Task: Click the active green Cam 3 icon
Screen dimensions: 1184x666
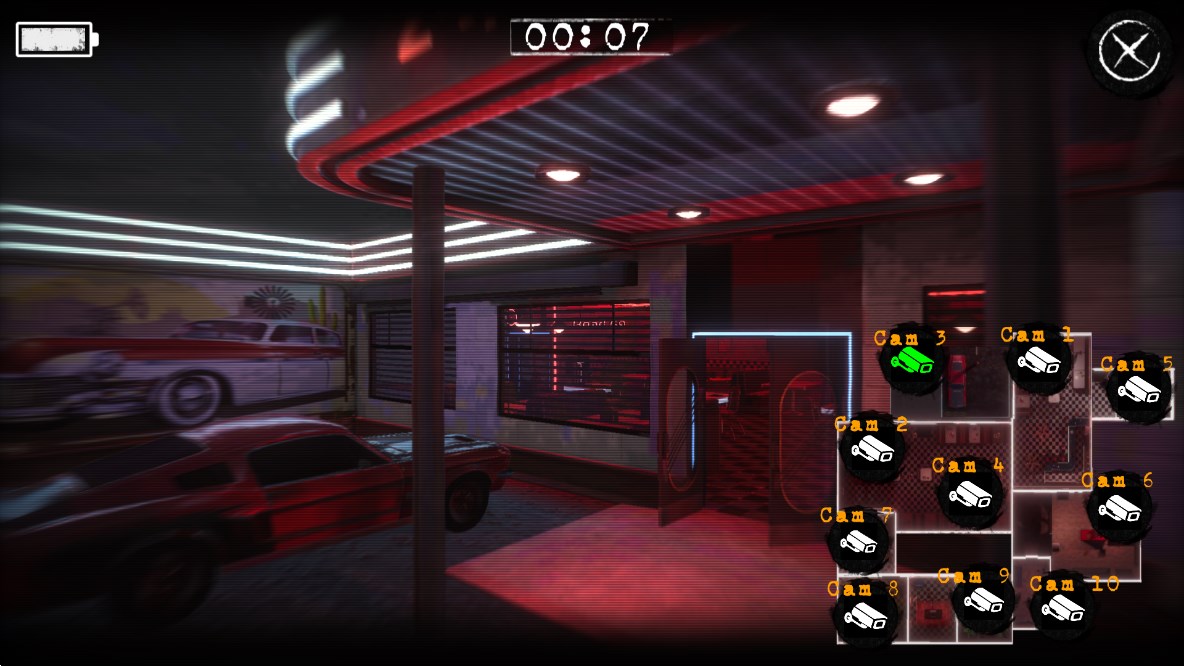Action: [913, 361]
